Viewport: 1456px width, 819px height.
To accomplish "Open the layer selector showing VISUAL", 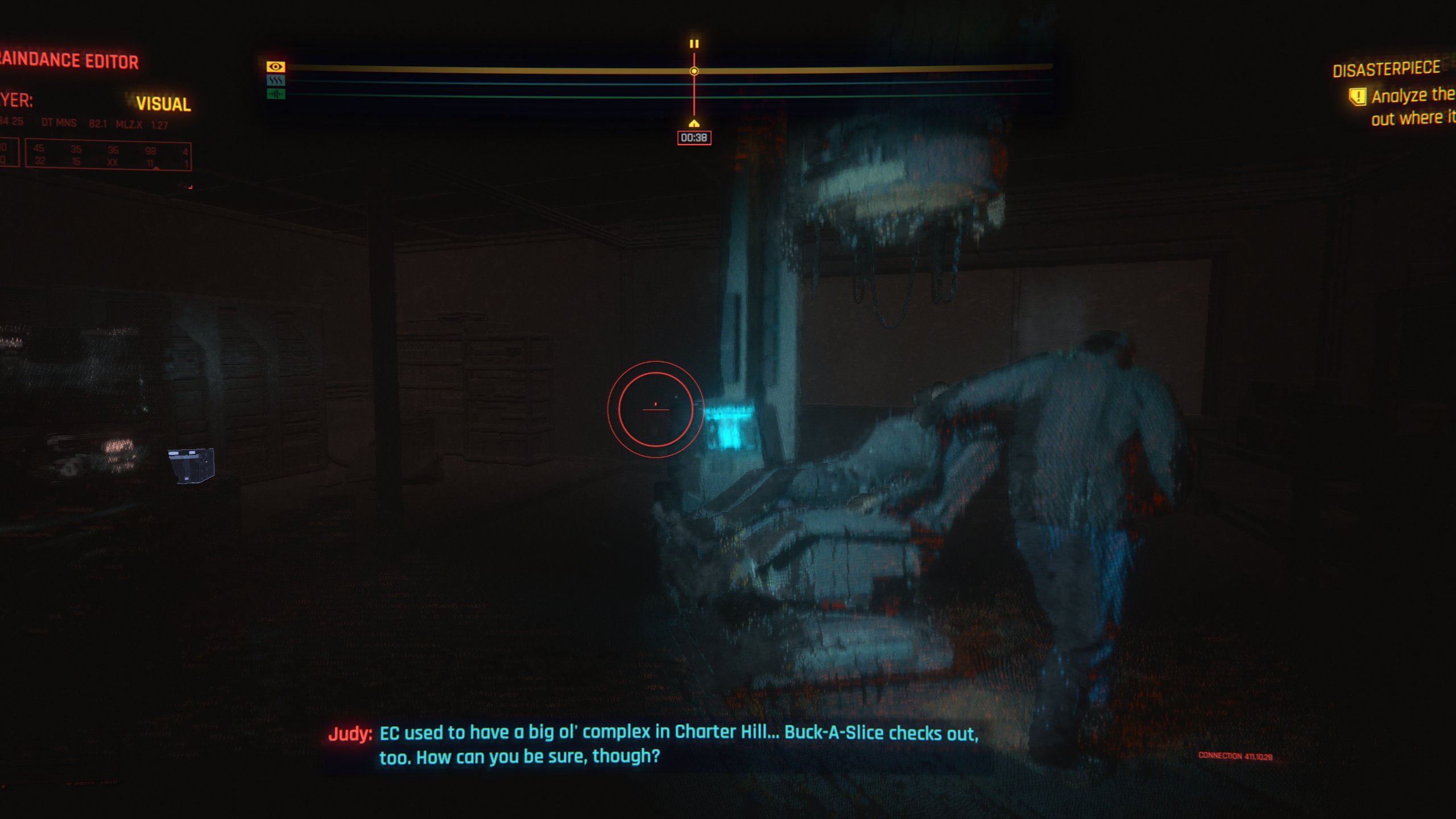I will click(164, 104).
